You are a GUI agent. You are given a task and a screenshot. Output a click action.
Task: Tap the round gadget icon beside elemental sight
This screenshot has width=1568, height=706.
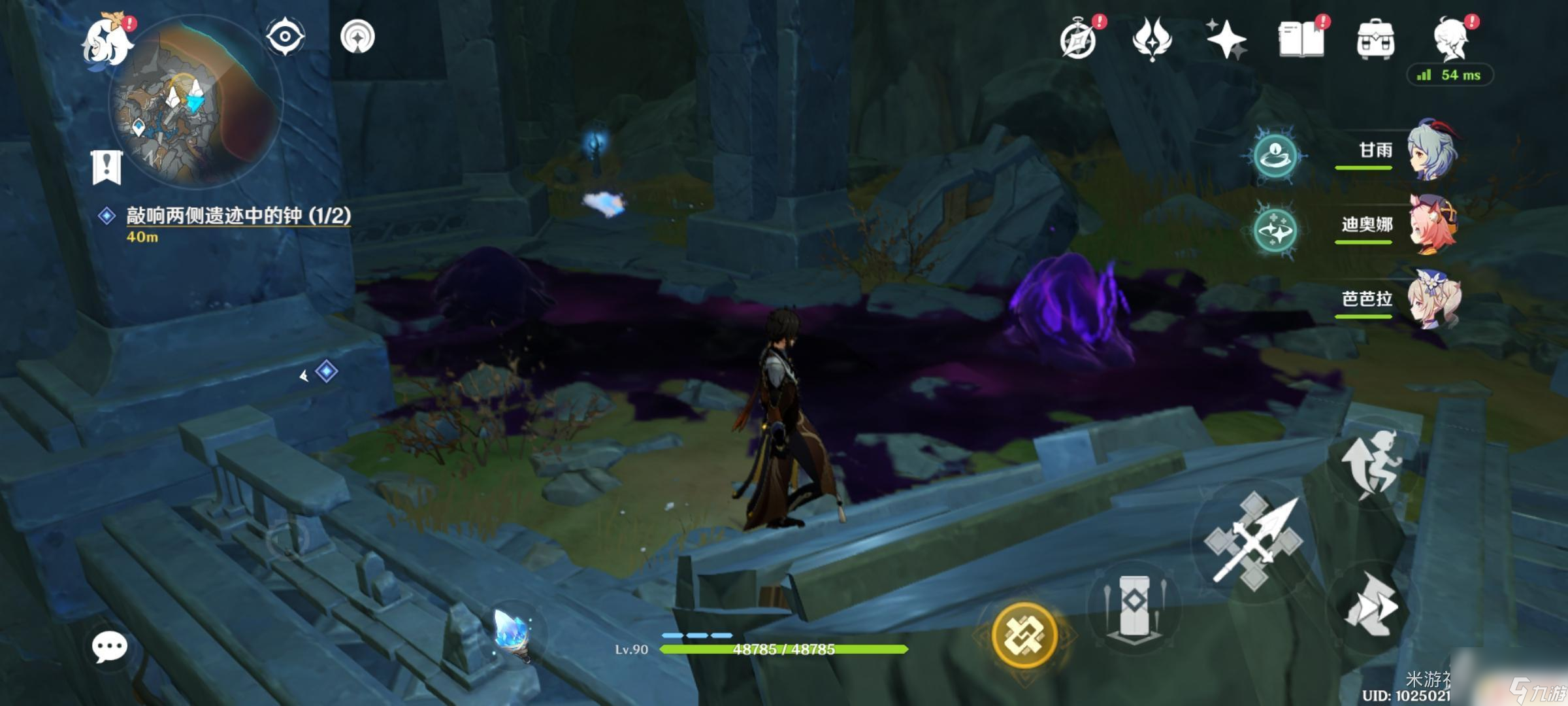coord(357,37)
